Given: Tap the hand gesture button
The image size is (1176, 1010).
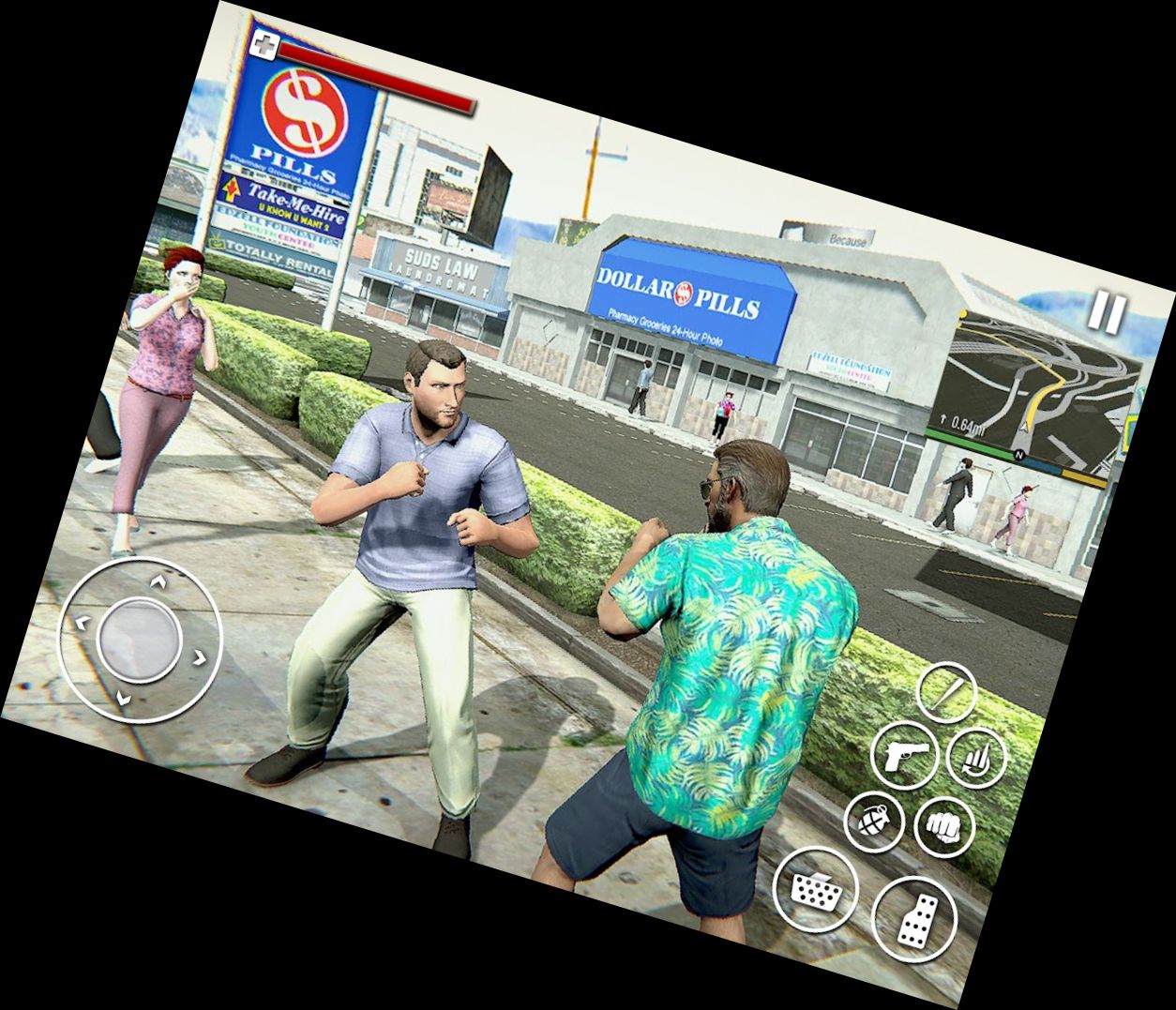Looking at the screenshot, I should (x=976, y=757).
